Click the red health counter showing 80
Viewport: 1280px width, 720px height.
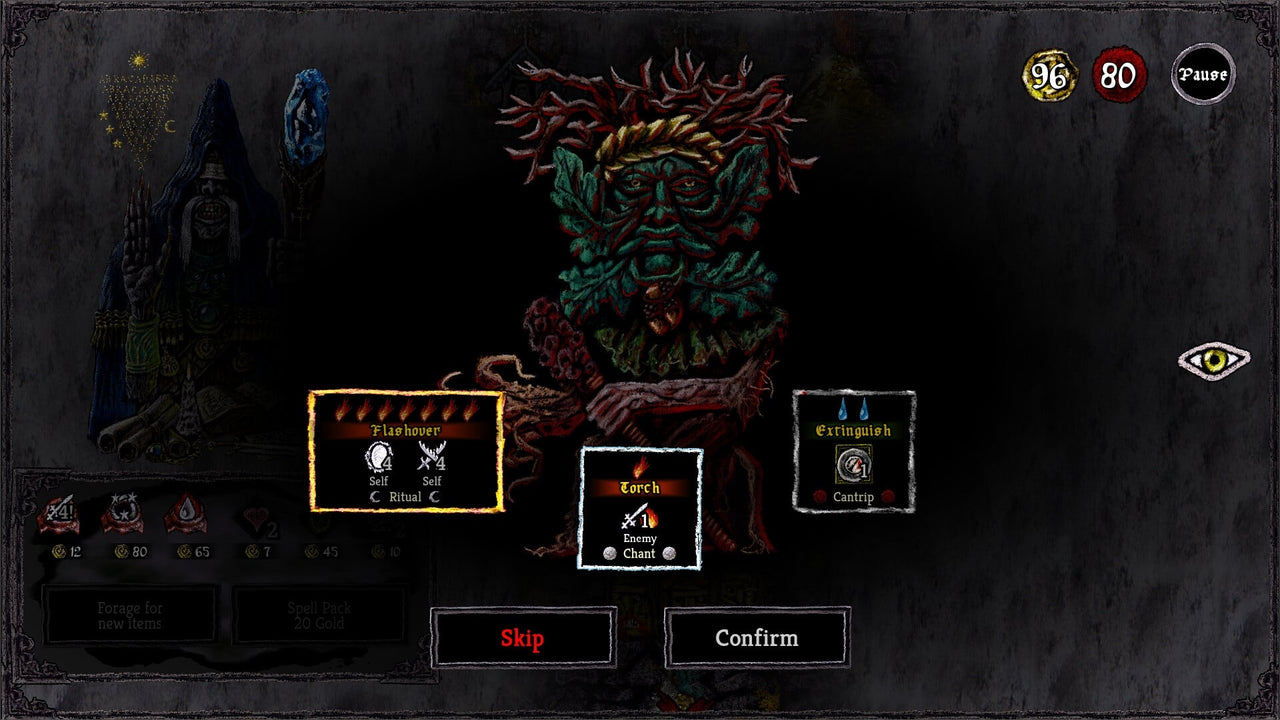tap(1118, 73)
